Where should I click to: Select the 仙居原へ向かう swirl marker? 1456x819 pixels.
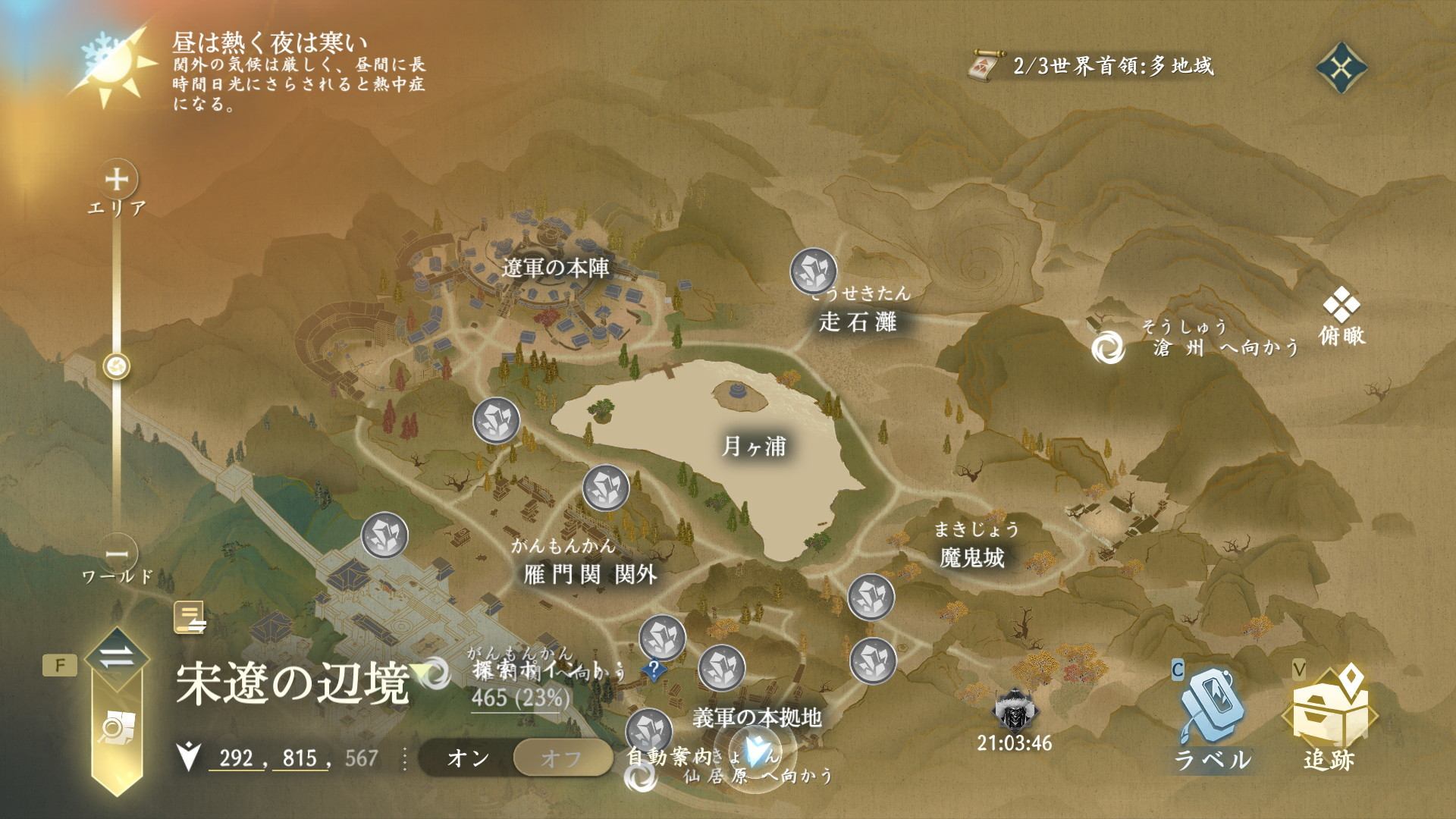pos(641,777)
